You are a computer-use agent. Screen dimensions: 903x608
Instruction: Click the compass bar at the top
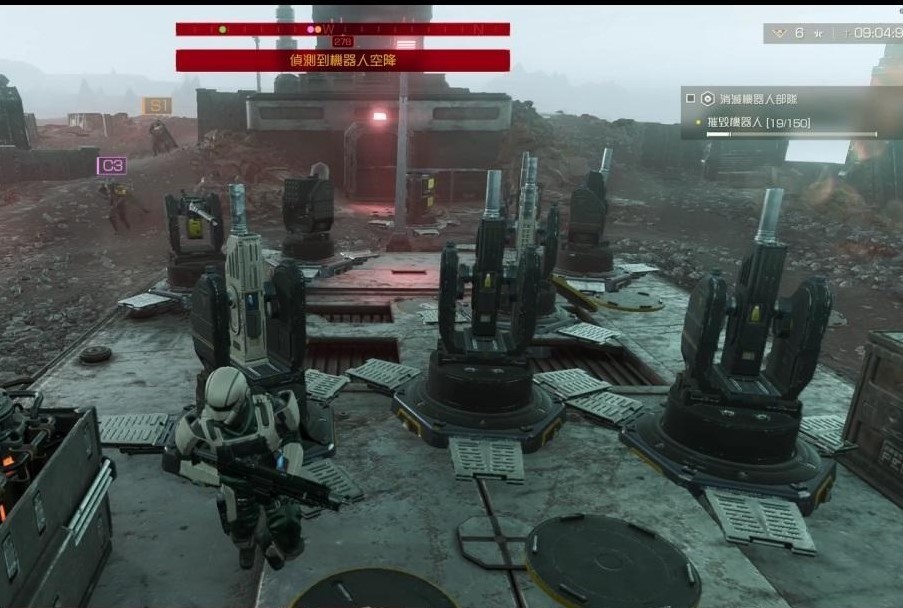tap(342, 29)
